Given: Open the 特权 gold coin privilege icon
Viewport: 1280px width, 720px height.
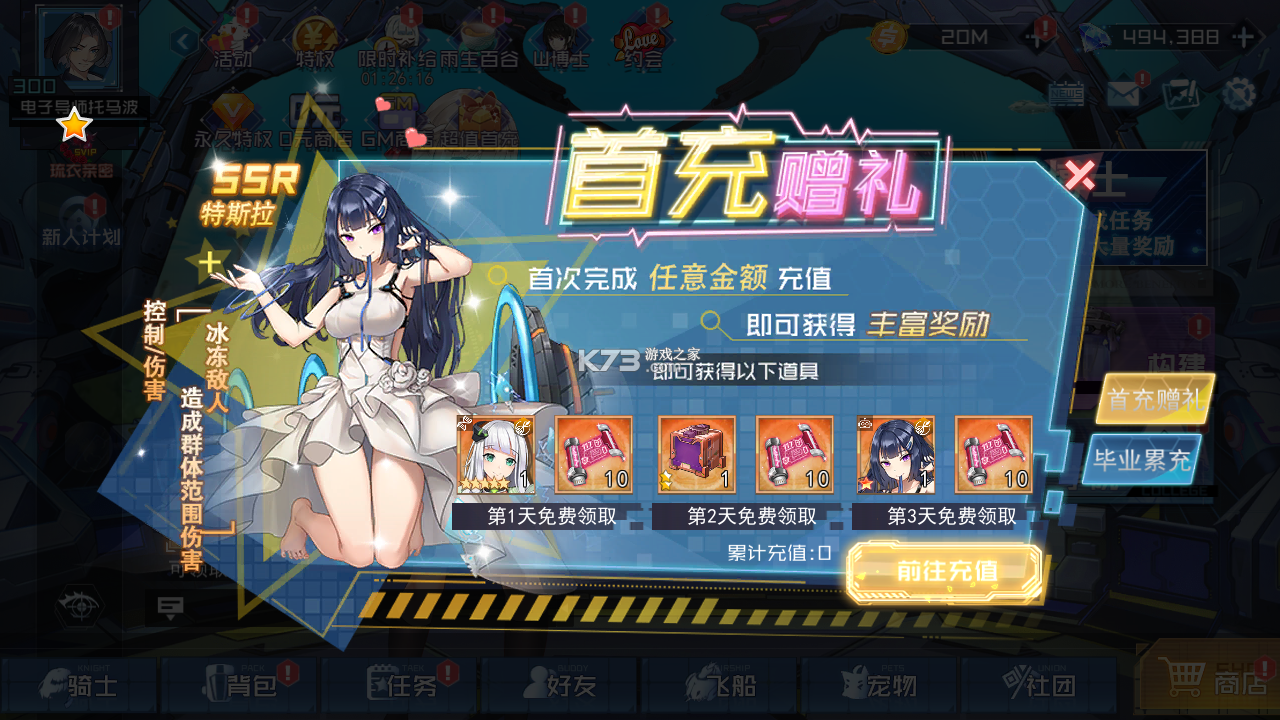Looking at the screenshot, I should point(315,40).
